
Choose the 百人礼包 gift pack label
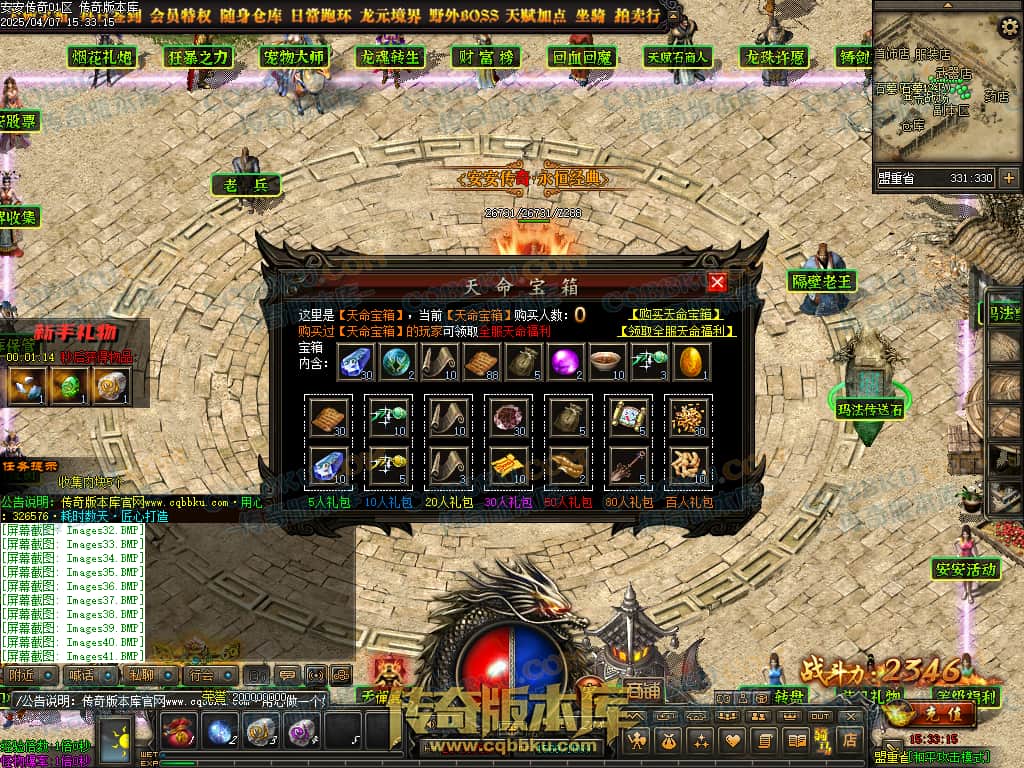688,502
